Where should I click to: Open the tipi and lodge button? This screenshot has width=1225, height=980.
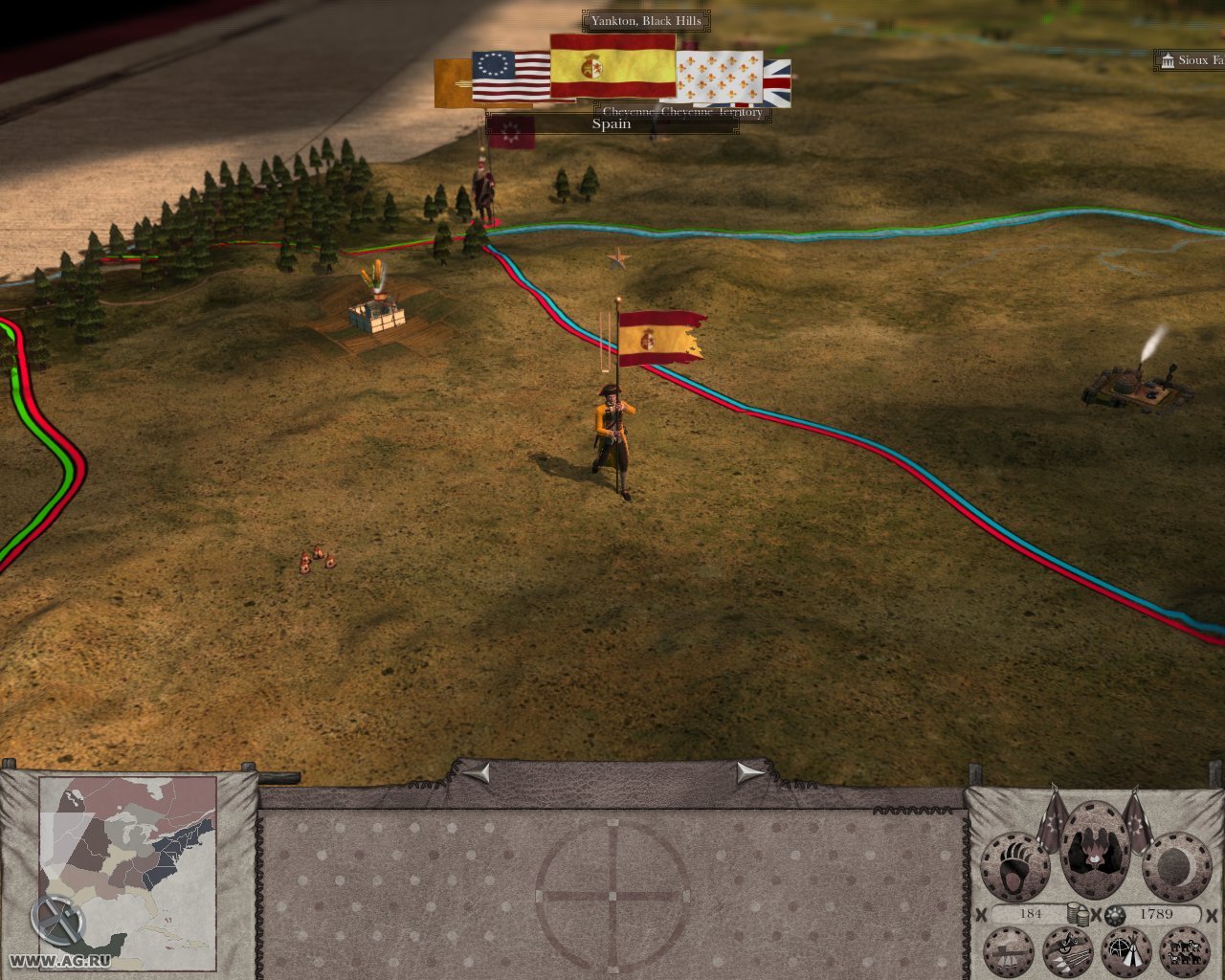point(1126,952)
